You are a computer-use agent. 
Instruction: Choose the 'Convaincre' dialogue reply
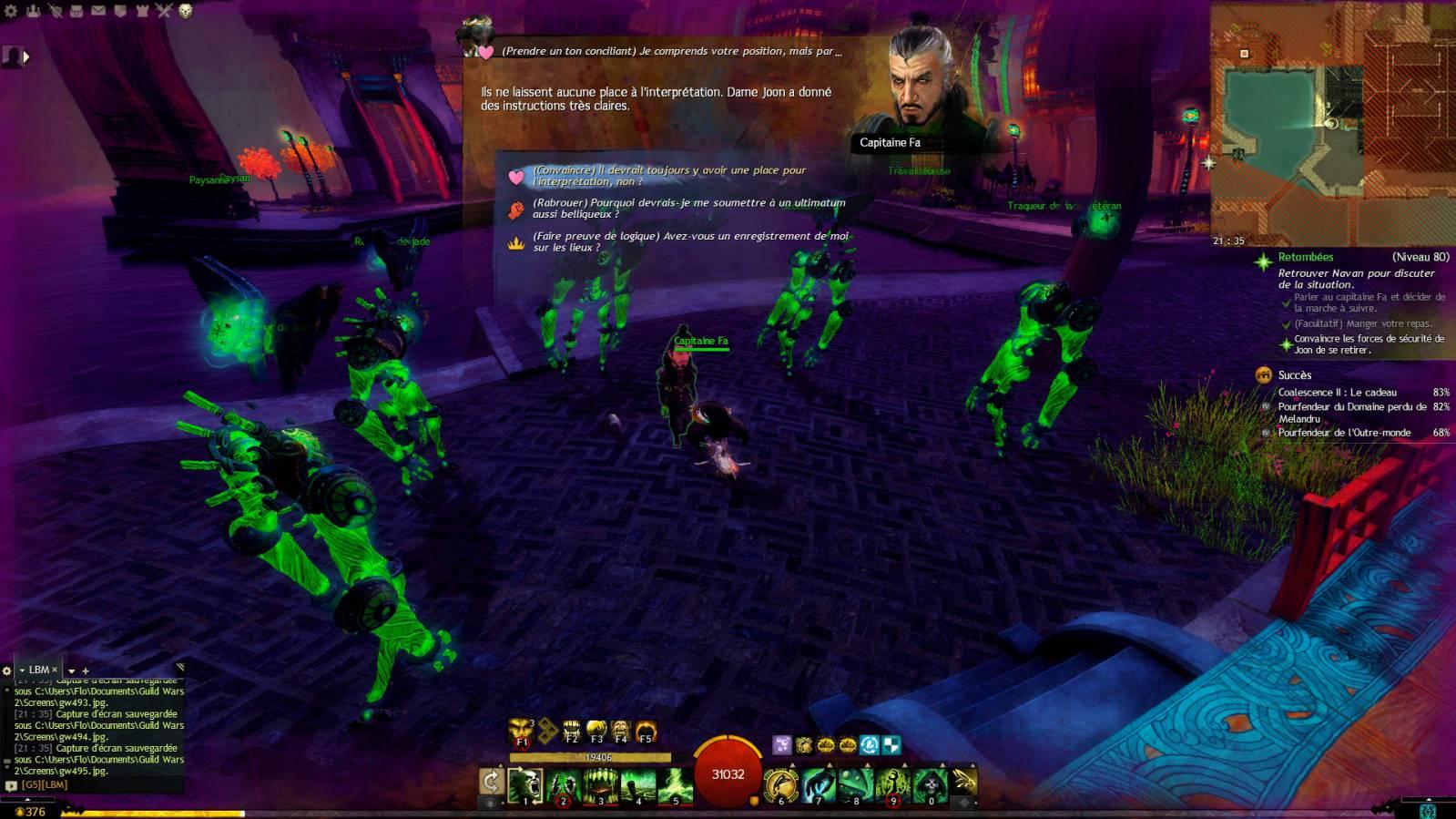(x=668, y=176)
